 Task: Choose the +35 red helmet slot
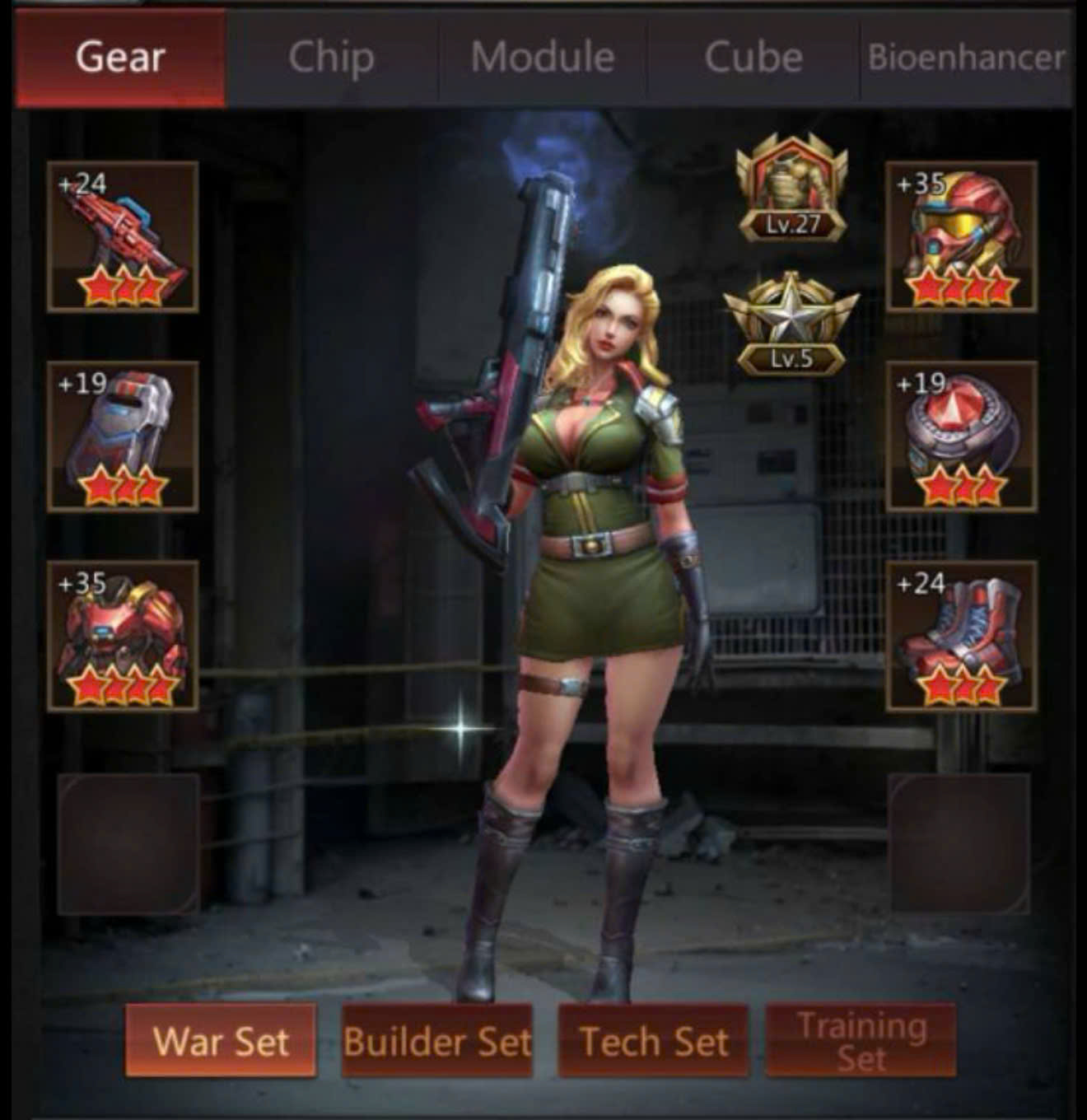coord(961,237)
